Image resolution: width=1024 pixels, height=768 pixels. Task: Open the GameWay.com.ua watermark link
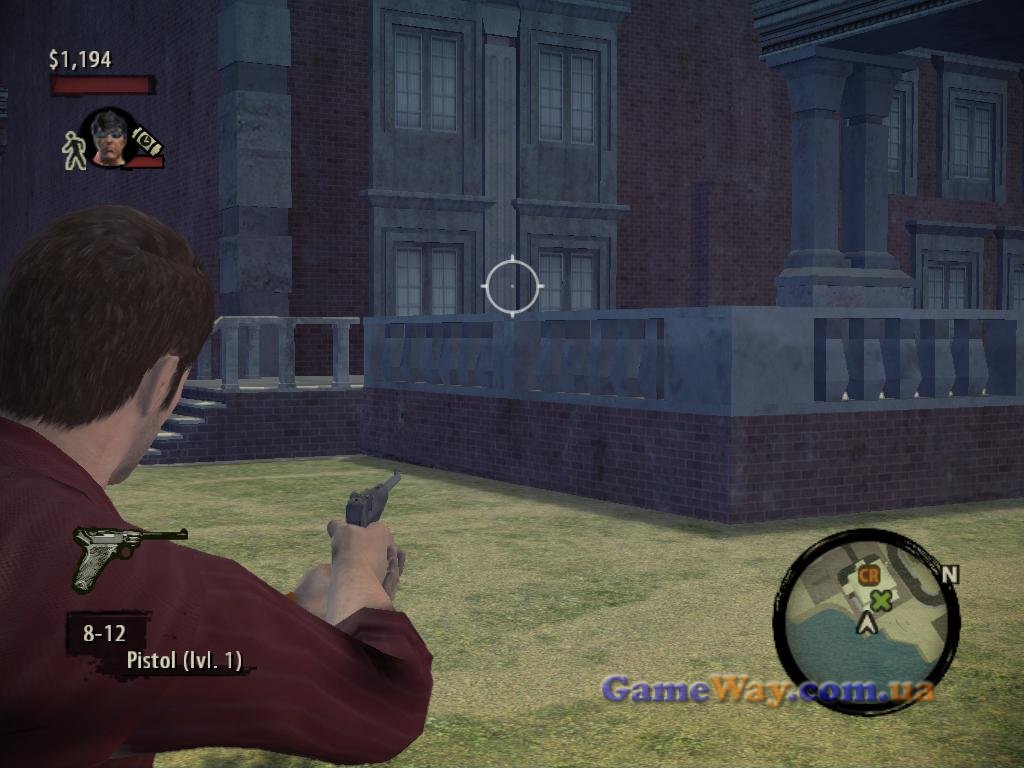(768, 689)
